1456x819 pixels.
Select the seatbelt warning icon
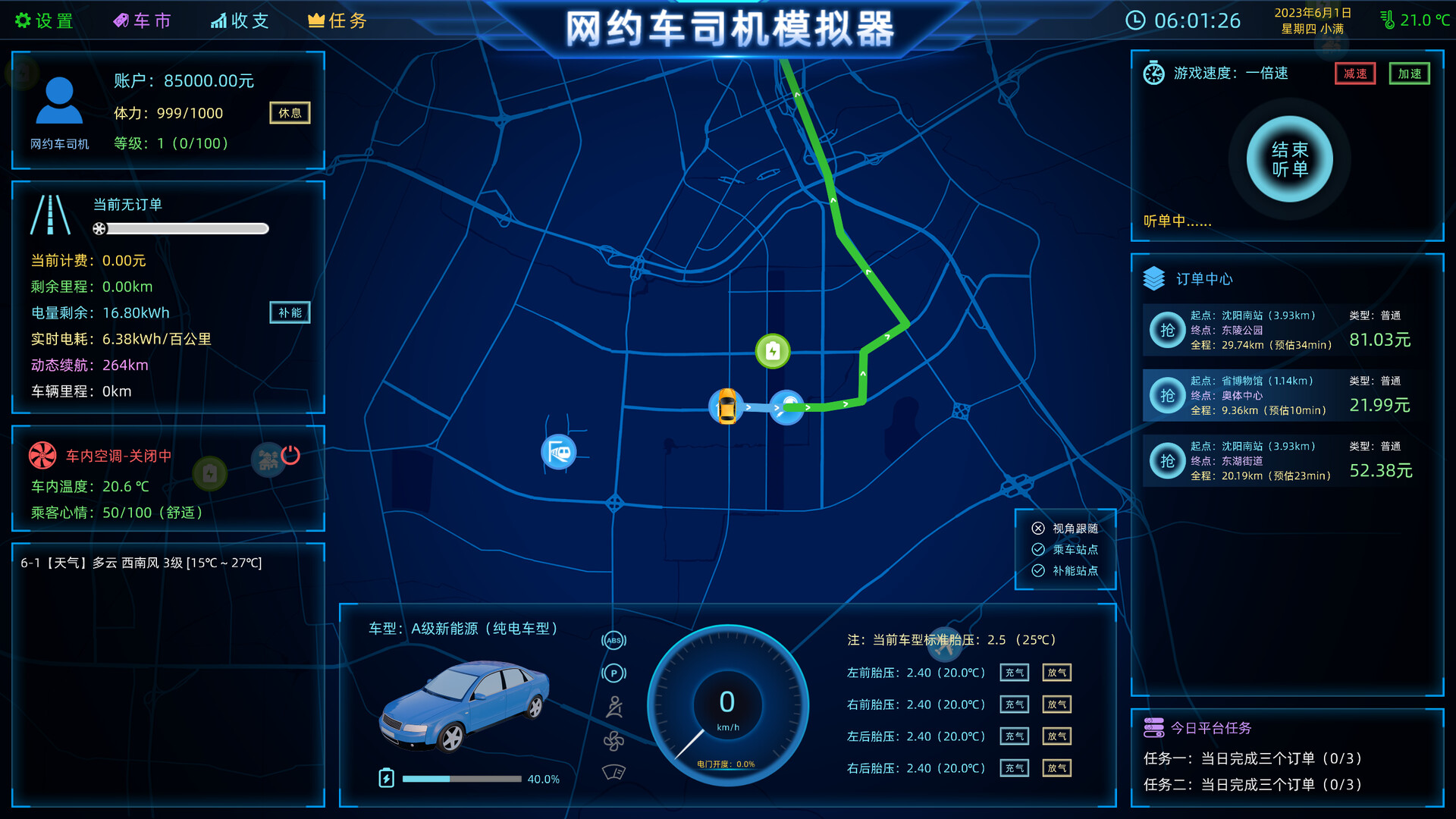point(613,706)
